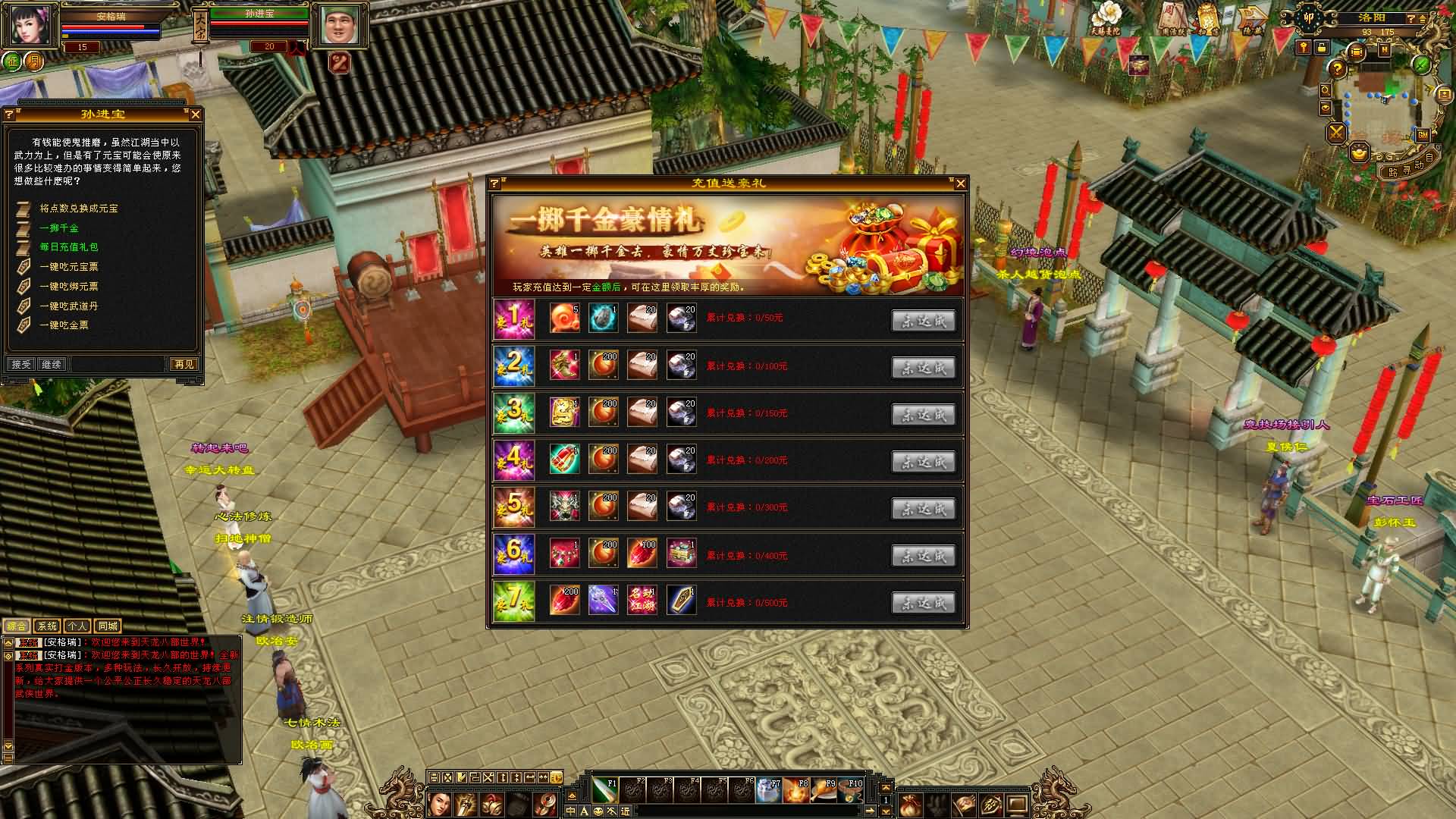Viewport: 1456px width, 819px height.
Task: Click the 接受 accept button
Action: pyautogui.click(x=21, y=365)
